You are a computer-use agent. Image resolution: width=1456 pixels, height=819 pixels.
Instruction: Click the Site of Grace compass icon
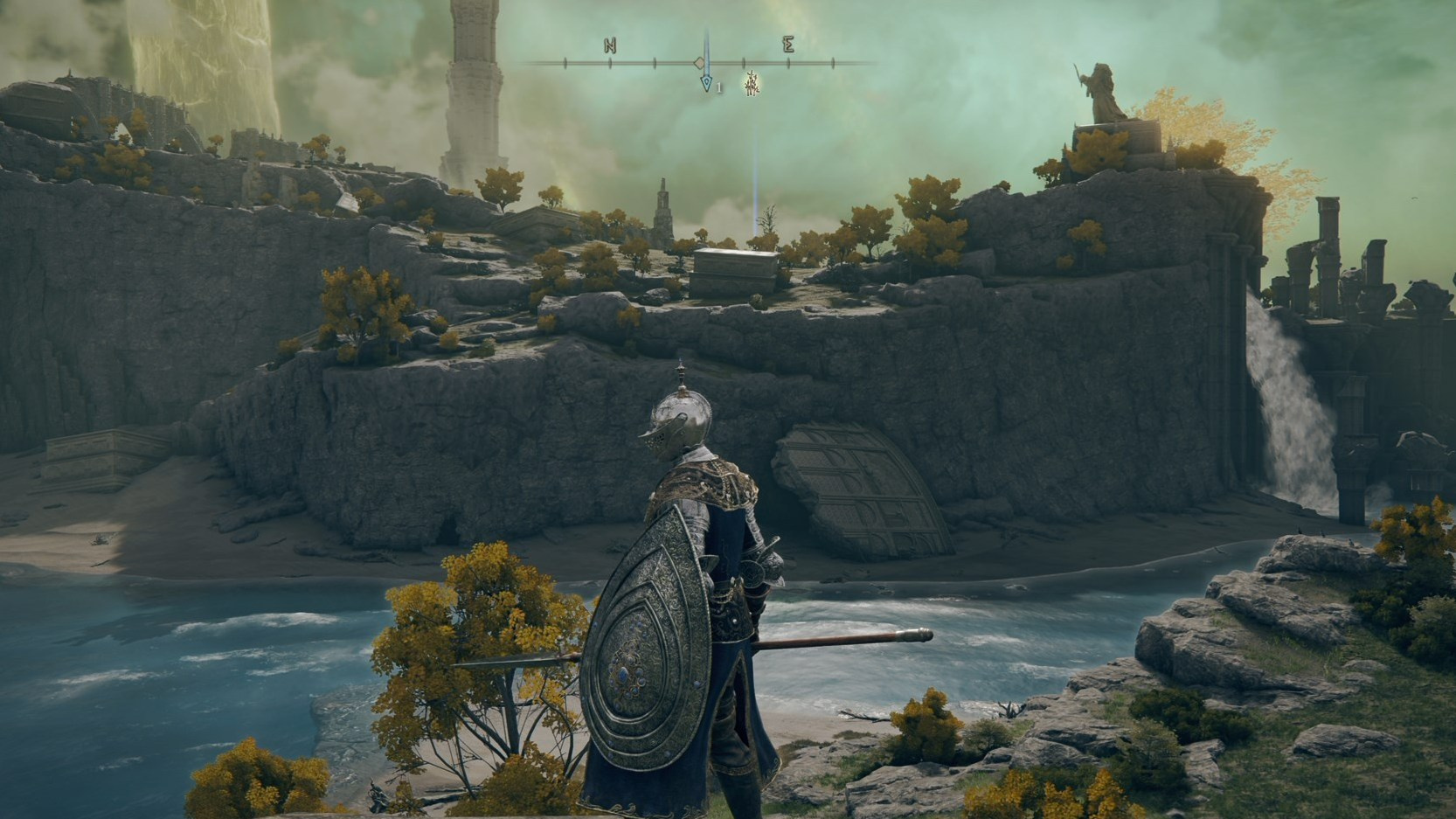click(751, 85)
